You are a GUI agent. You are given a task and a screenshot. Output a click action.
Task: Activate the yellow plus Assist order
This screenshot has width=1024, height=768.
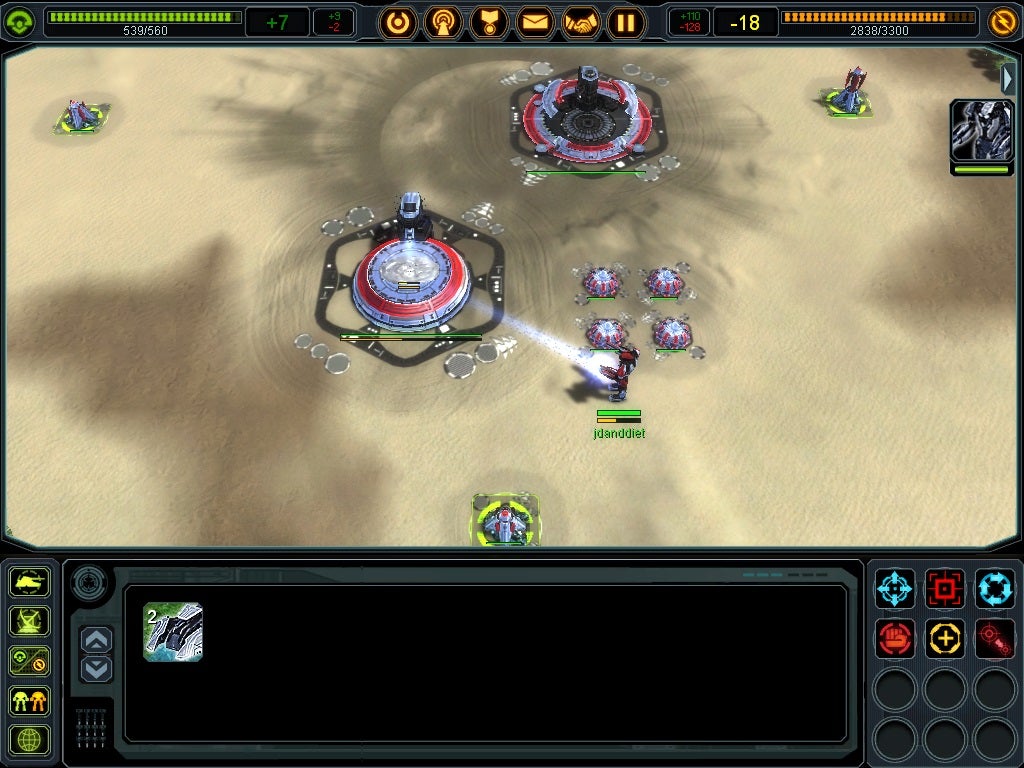(945, 638)
